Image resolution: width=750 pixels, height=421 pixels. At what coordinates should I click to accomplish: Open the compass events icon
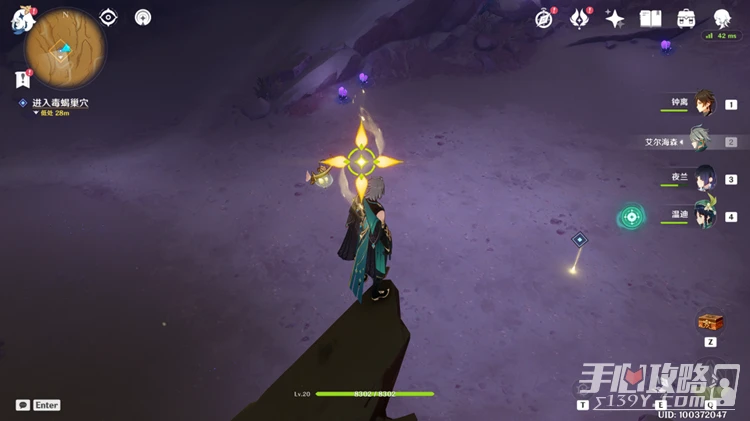click(x=544, y=18)
